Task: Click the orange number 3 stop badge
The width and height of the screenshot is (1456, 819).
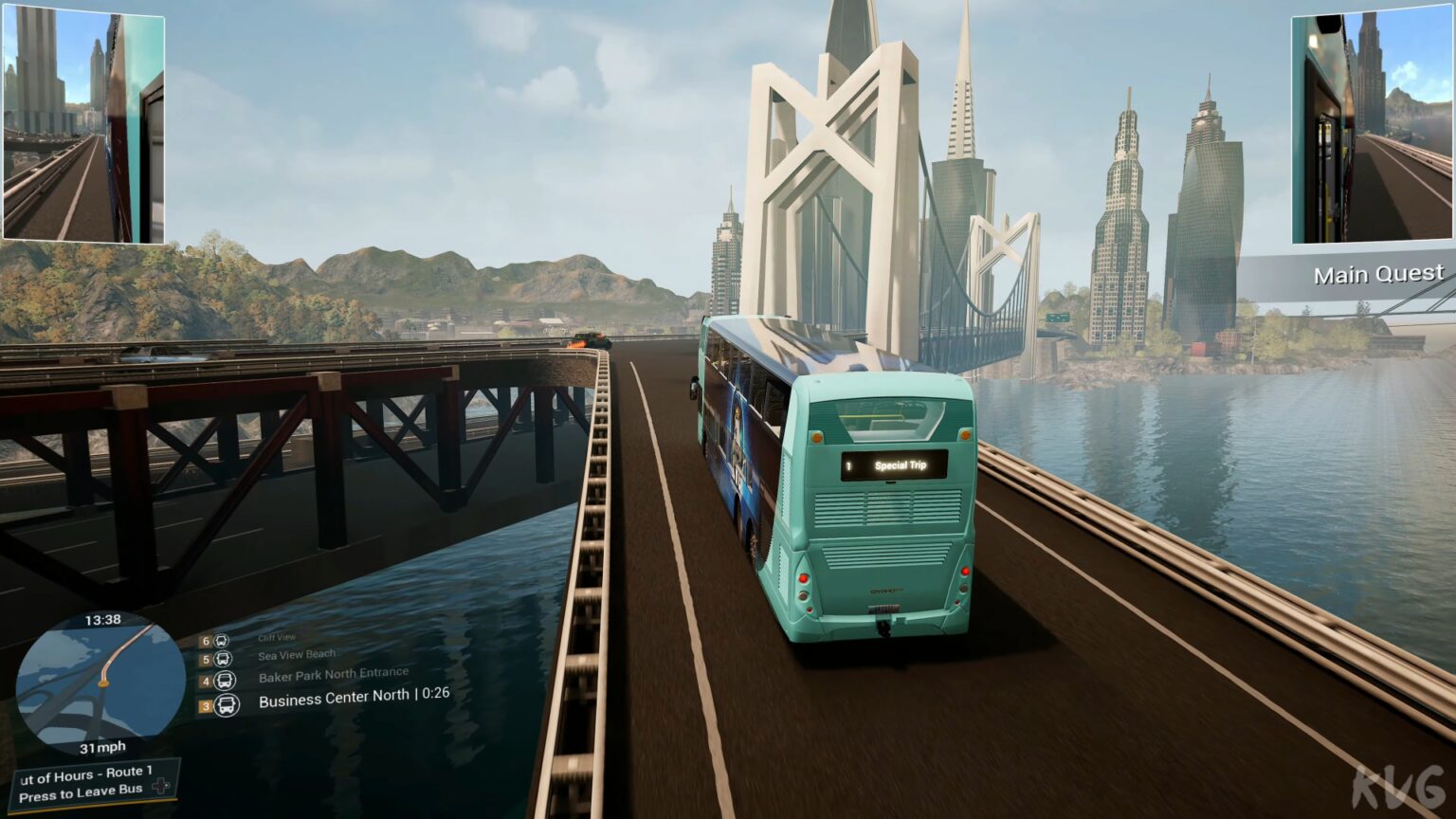Action: click(x=206, y=706)
